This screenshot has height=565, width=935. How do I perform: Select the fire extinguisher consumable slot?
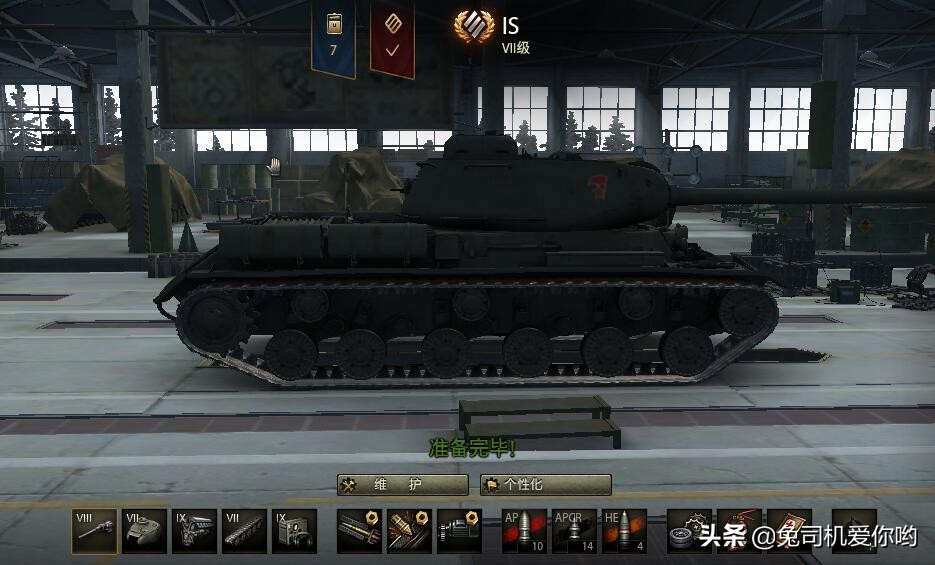[854, 531]
